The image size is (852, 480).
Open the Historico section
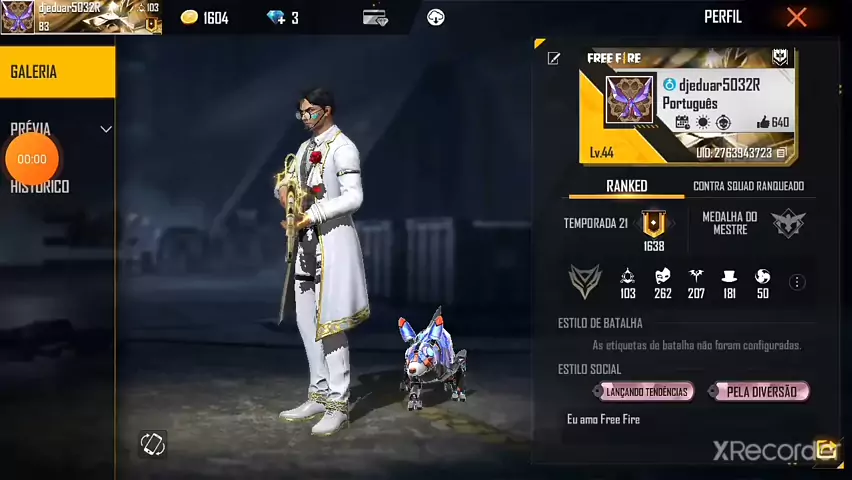(40, 187)
